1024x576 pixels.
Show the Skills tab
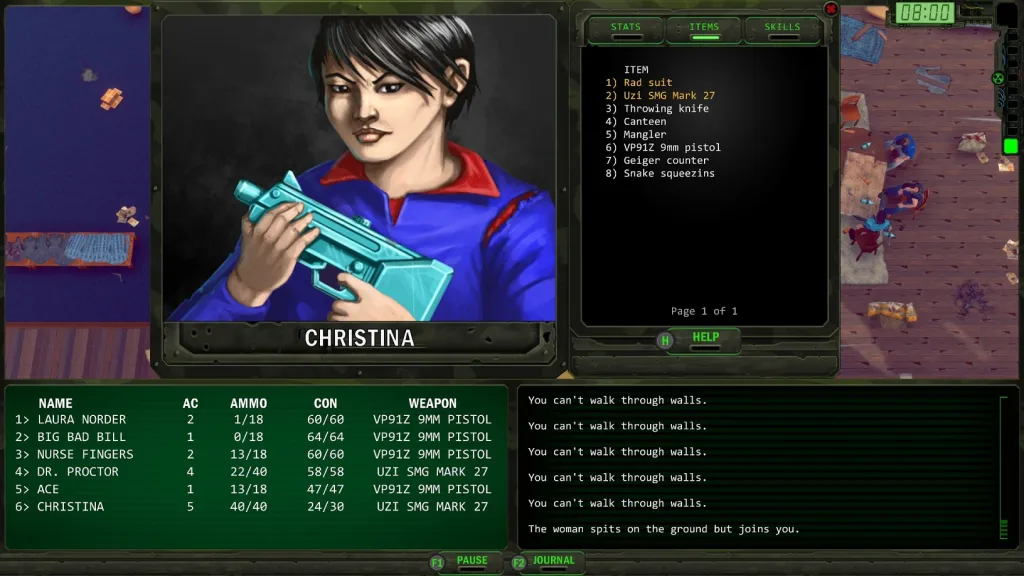tap(781, 29)
